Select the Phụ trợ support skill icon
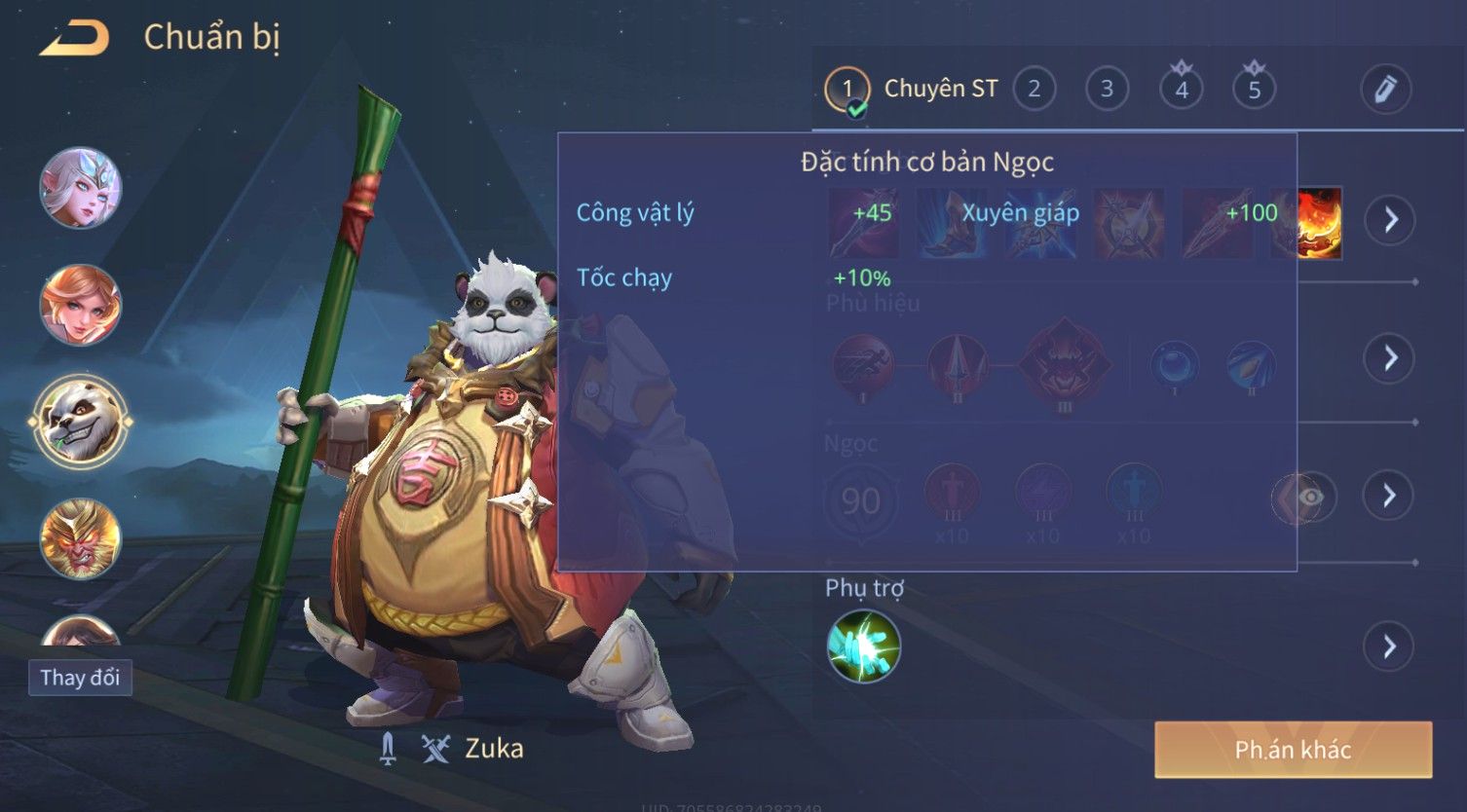This screenshot has height=812, width=1467. click(x=864, y=646)
